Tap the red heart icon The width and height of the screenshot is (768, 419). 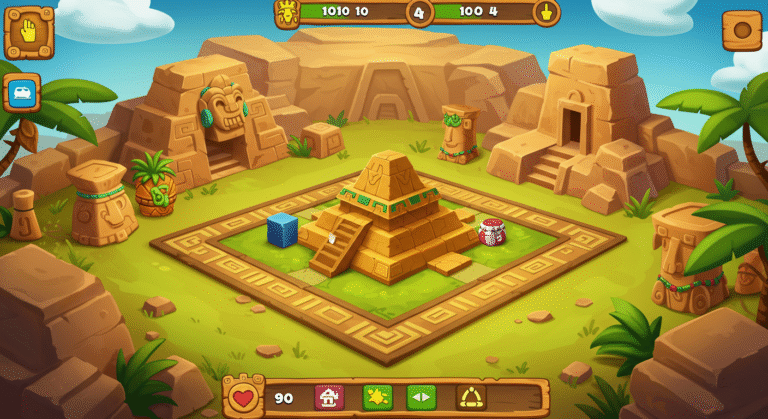pos(243,397)
